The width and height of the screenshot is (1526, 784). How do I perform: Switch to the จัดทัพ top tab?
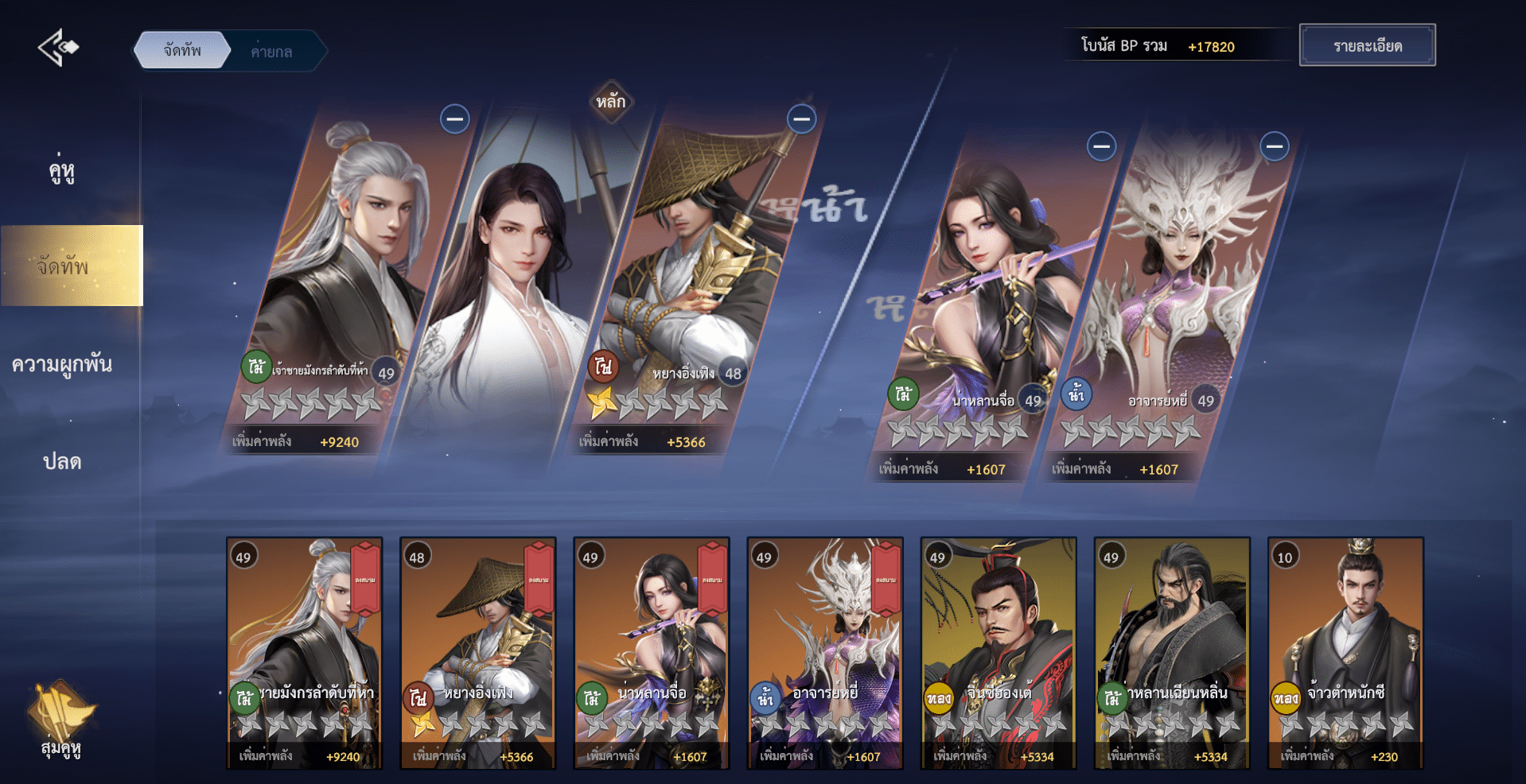click(x=182, y=51)
